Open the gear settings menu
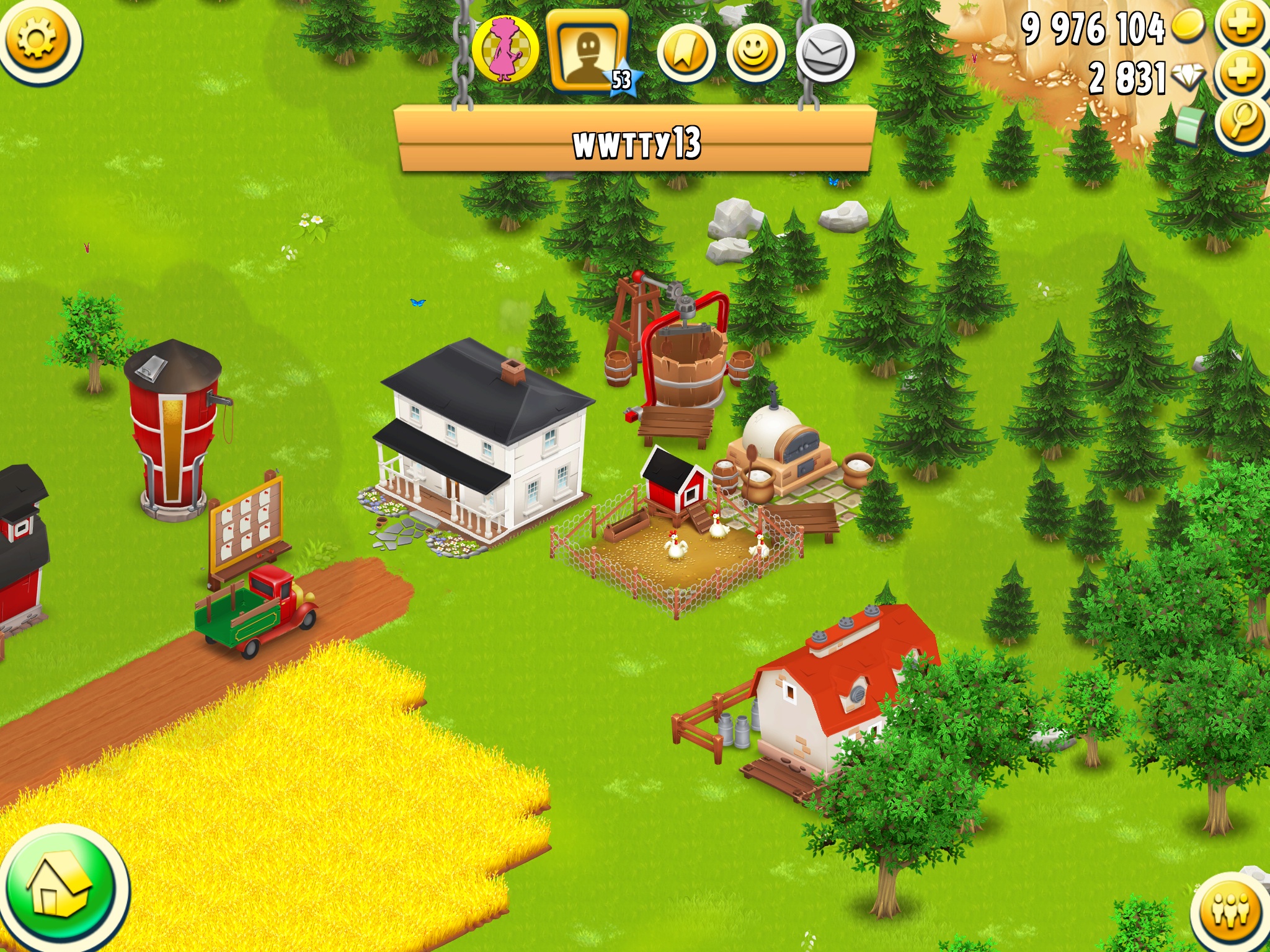Viewport: 1270px width, 952px height. tap(37, 38)
